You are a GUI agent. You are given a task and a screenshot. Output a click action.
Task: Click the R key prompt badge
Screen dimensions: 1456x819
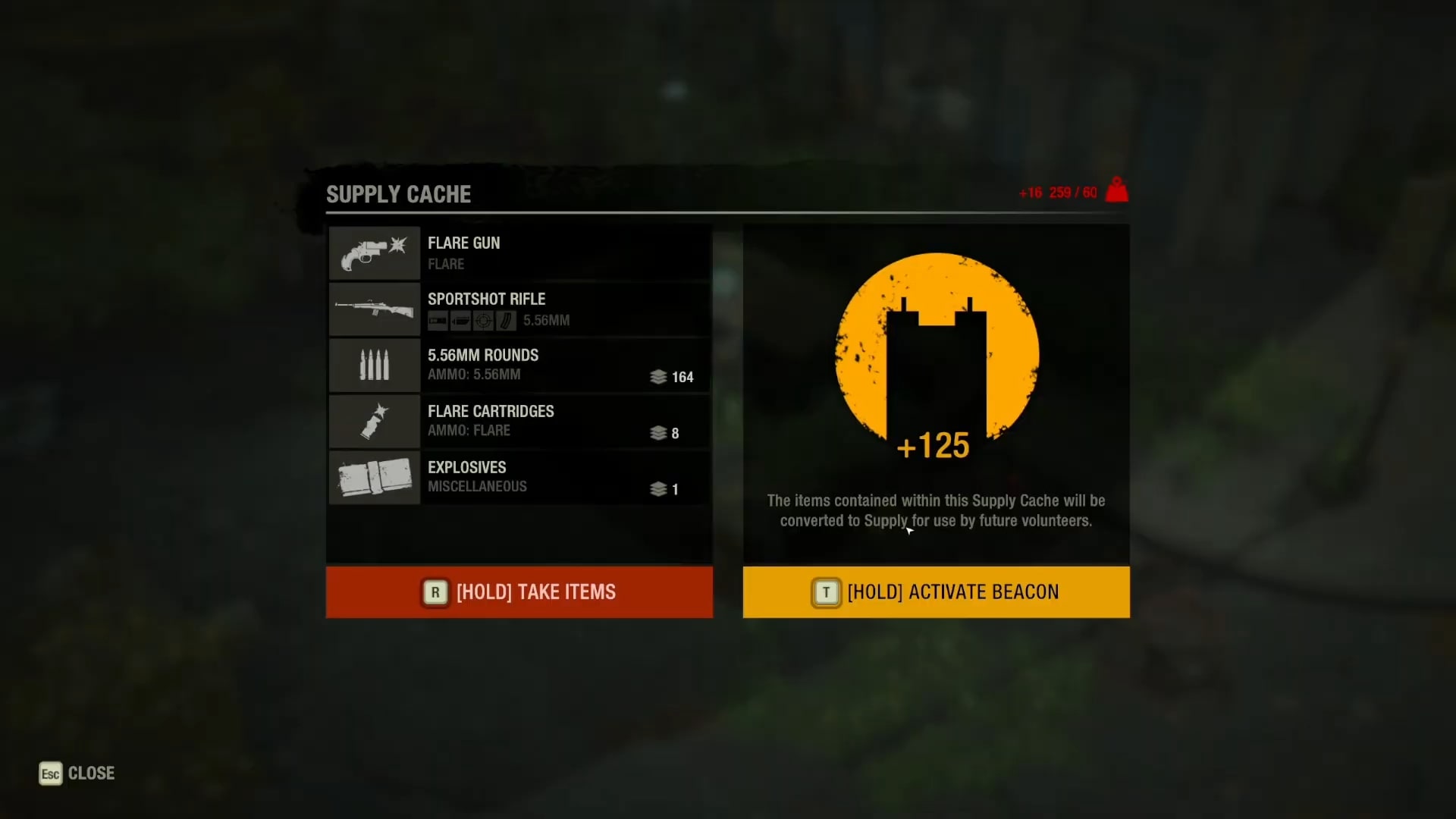(435, 592)
